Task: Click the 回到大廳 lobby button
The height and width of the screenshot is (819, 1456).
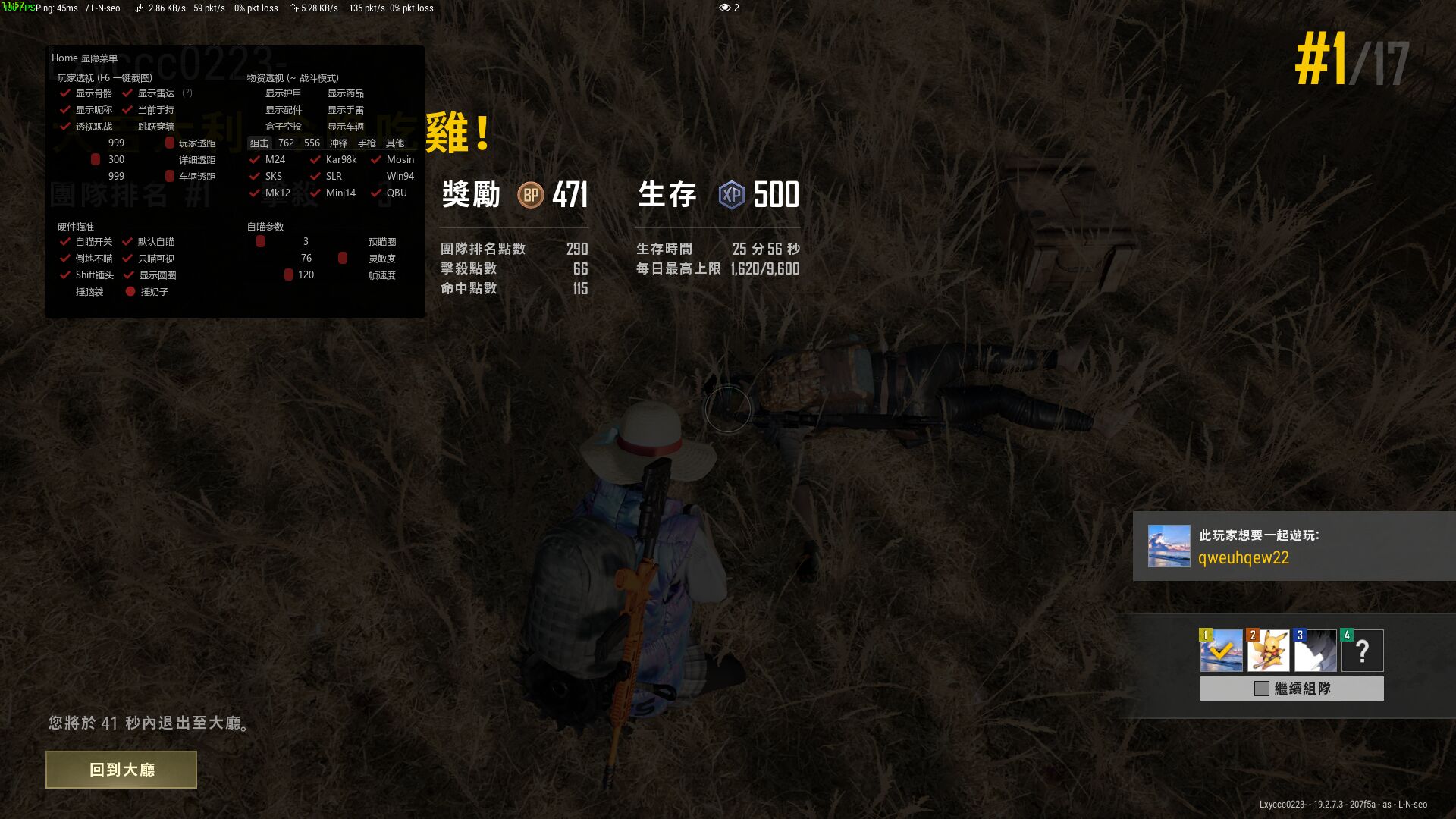Action: (121, 769)
